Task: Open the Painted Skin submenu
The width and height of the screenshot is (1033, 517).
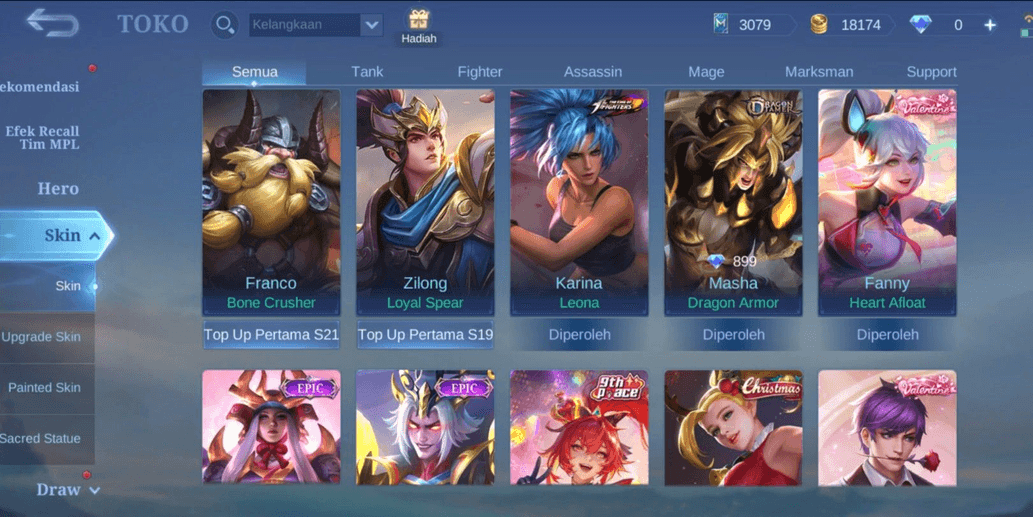Action: tap(44, 388)
